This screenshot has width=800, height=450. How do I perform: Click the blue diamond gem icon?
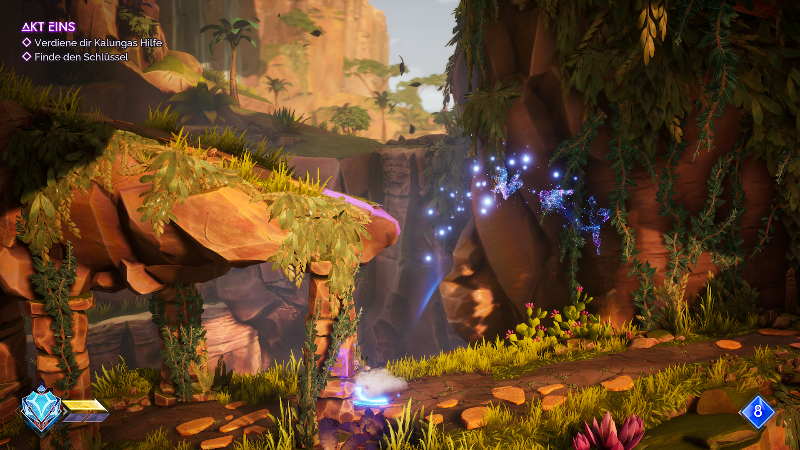[757, 411]
